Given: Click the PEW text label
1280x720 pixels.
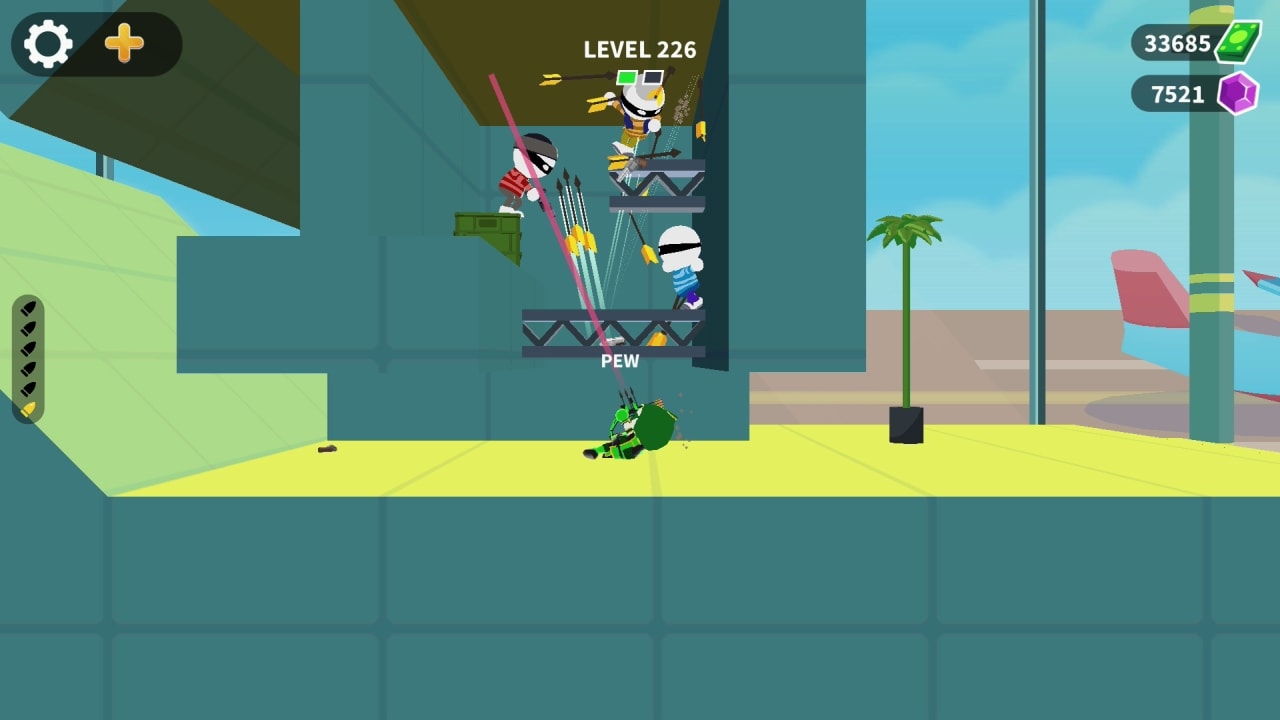Looking at the screenshot, I should click(x=622, y=360).
